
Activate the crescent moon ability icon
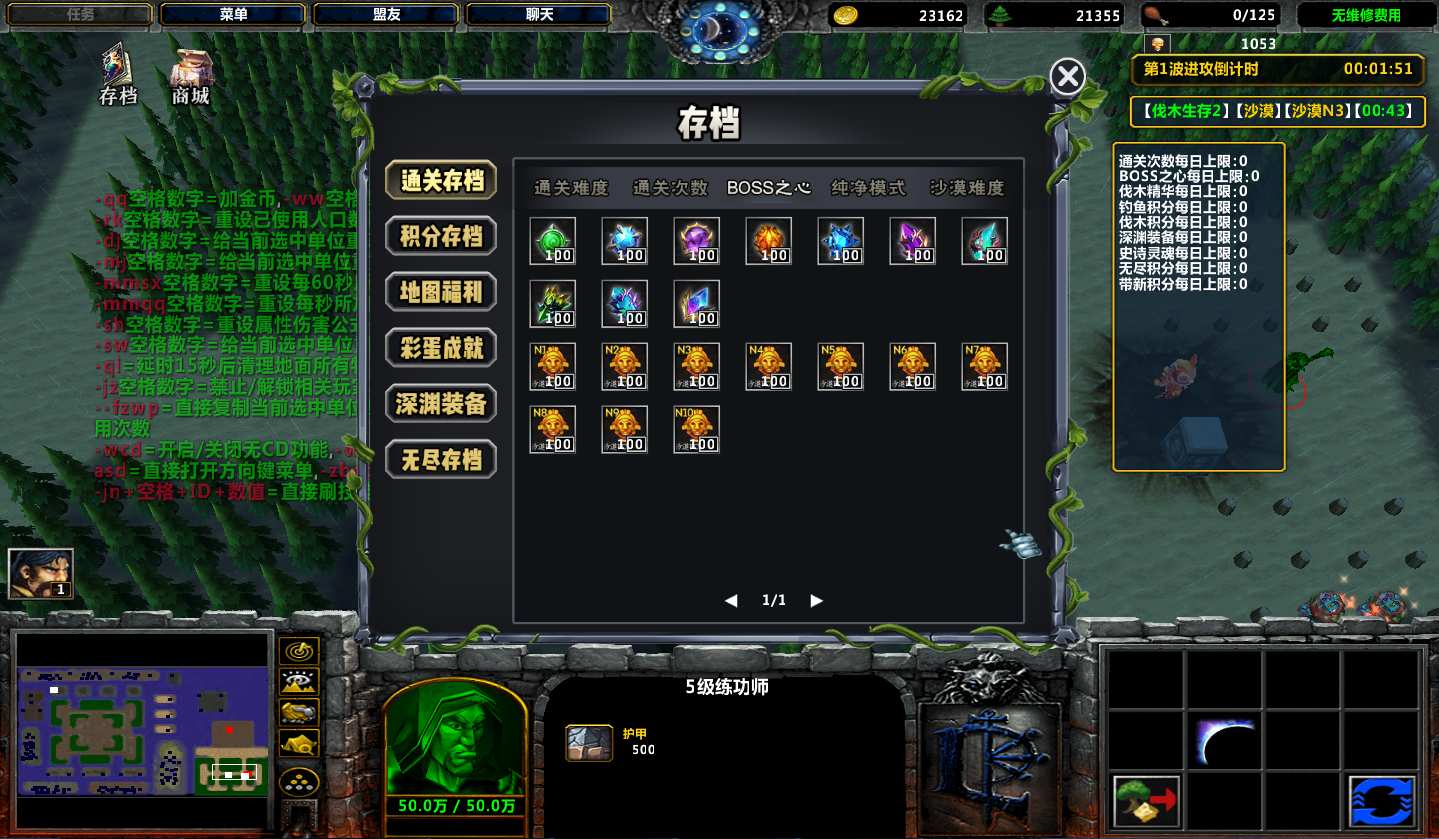click(1225, 742)
